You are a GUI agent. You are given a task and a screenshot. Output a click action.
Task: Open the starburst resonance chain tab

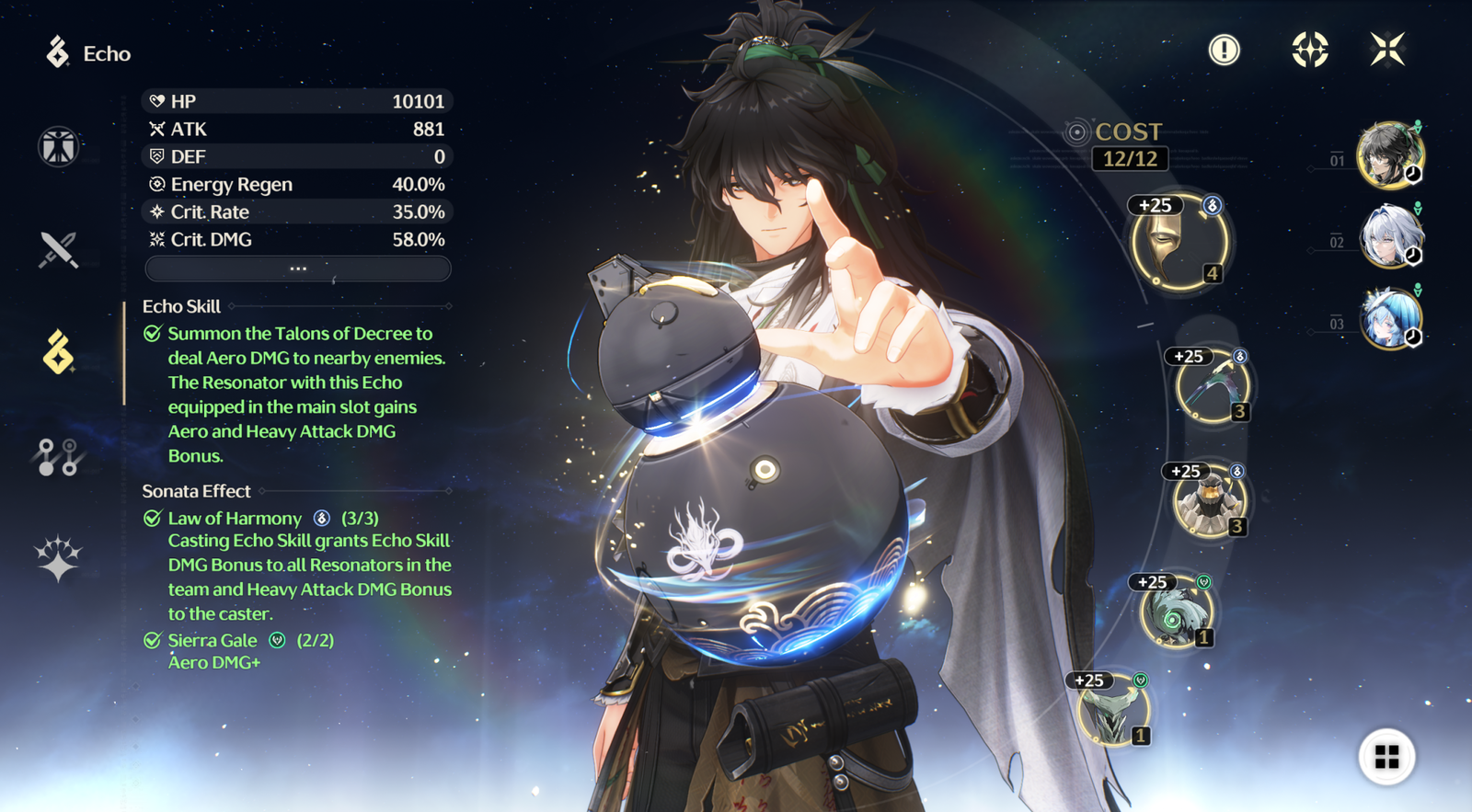[x=59, y=558]
